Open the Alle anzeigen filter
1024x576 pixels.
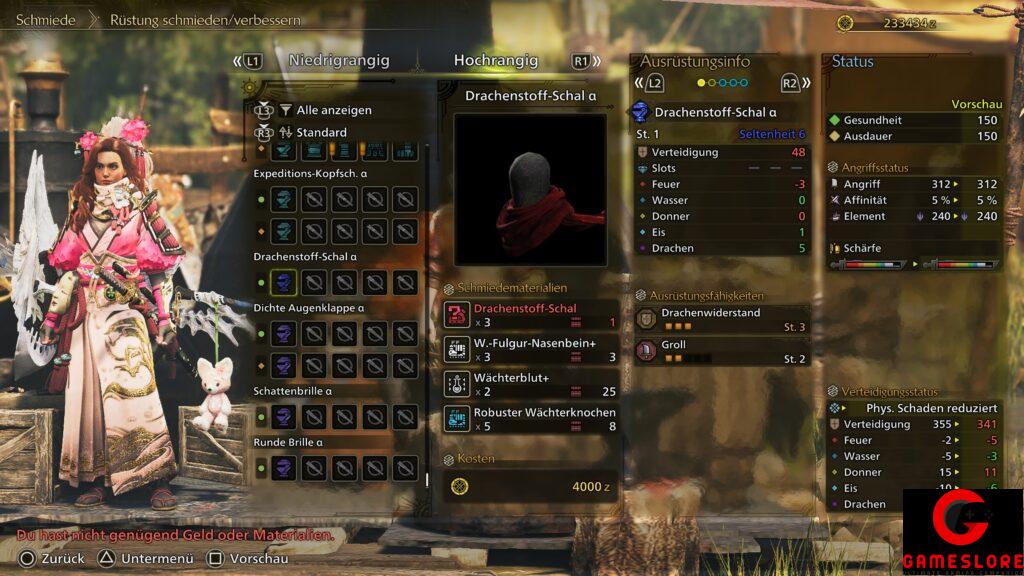[333, 110]
